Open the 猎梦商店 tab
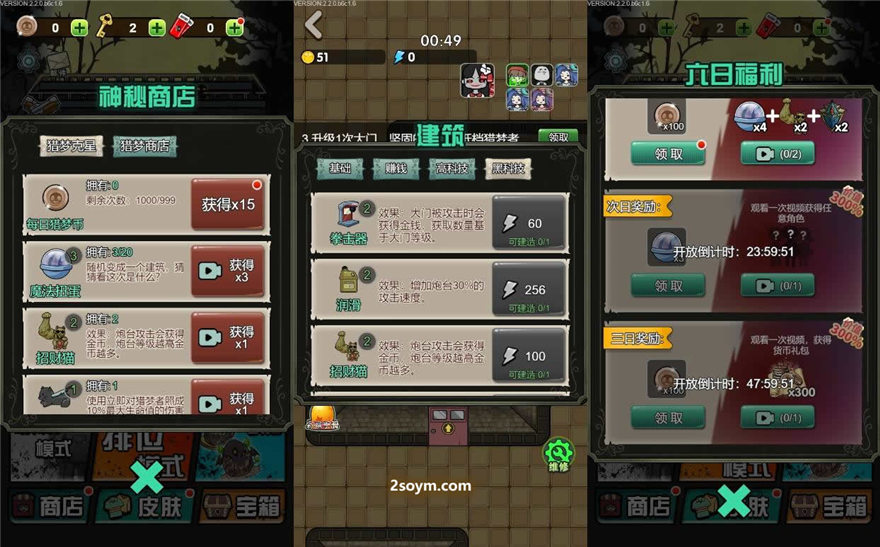The height and width of the screenshot is (547, 880). coord(144,147)
